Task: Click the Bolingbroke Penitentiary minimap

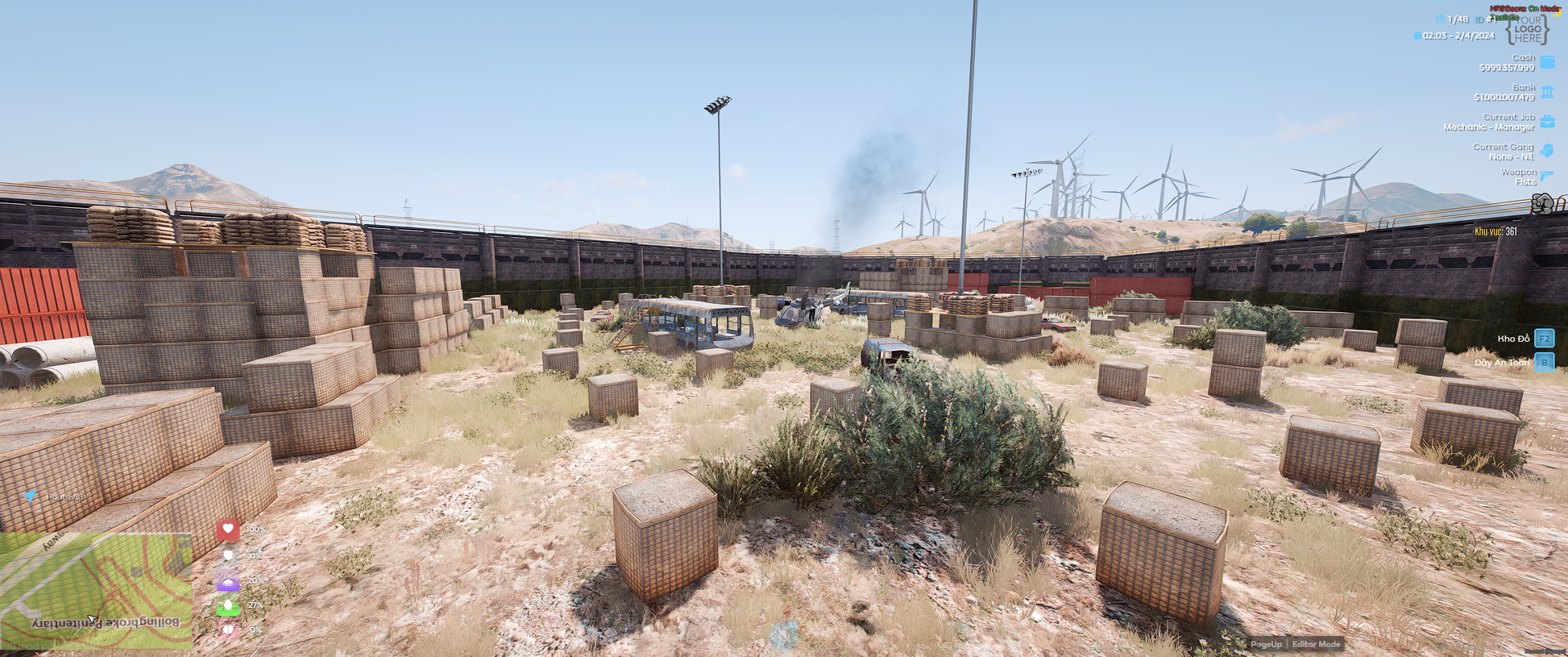Action: point(97,590)
